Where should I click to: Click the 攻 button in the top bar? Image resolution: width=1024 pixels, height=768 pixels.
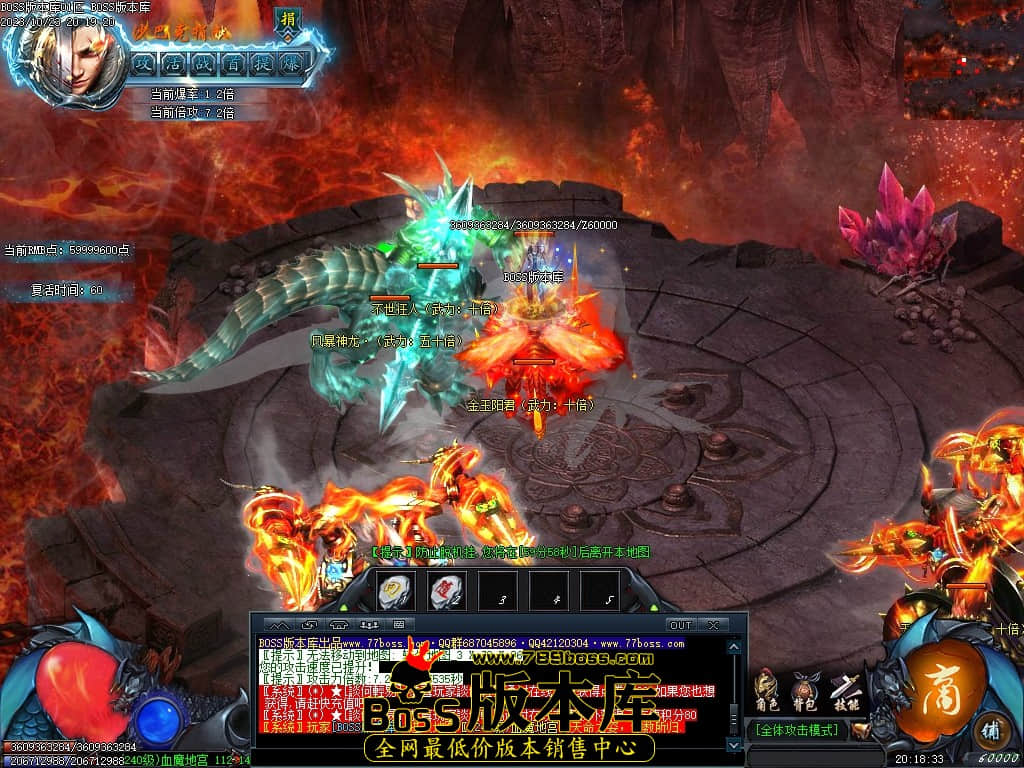144,62
